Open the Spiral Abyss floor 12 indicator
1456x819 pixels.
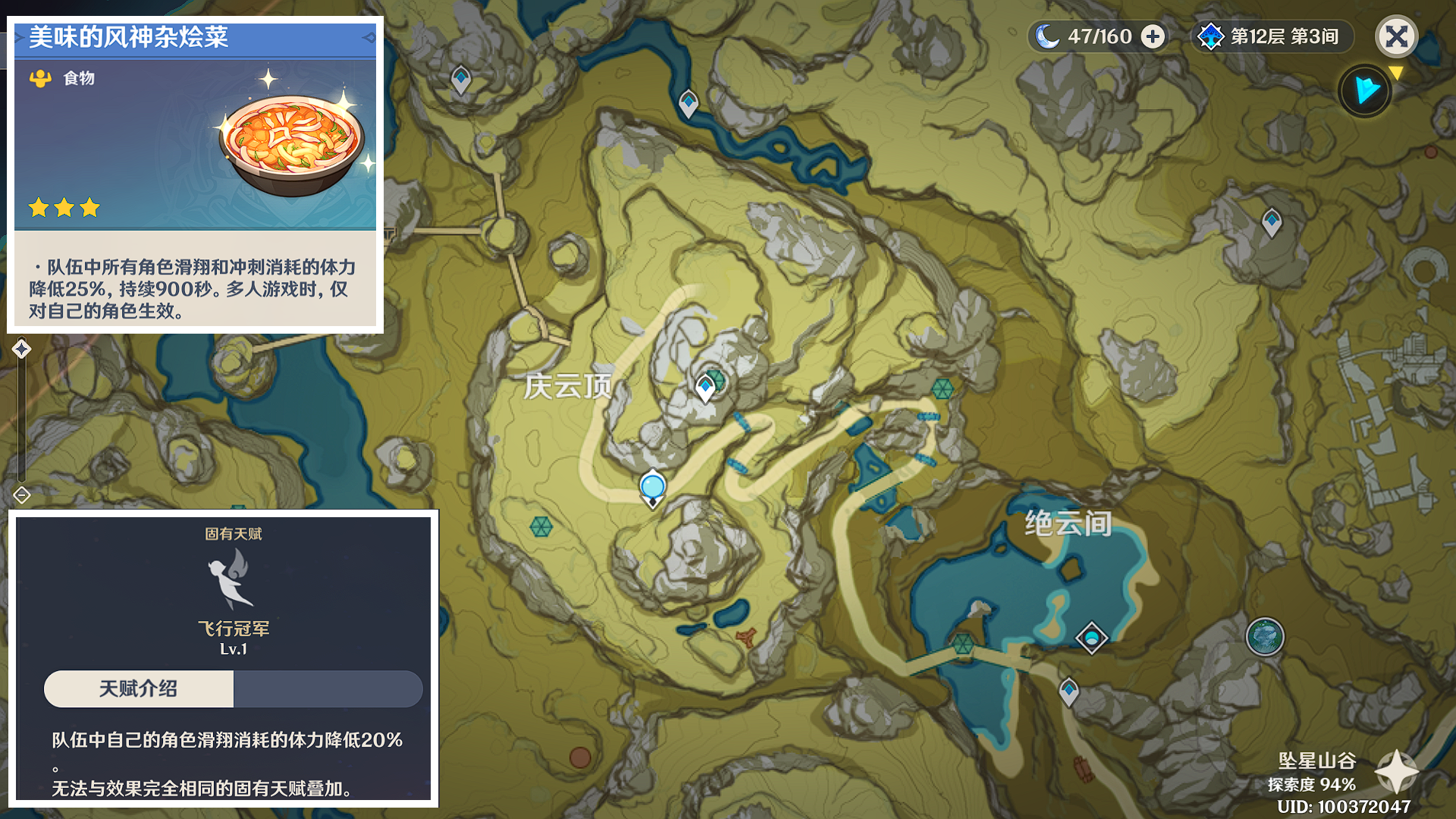pos(1272,36)
